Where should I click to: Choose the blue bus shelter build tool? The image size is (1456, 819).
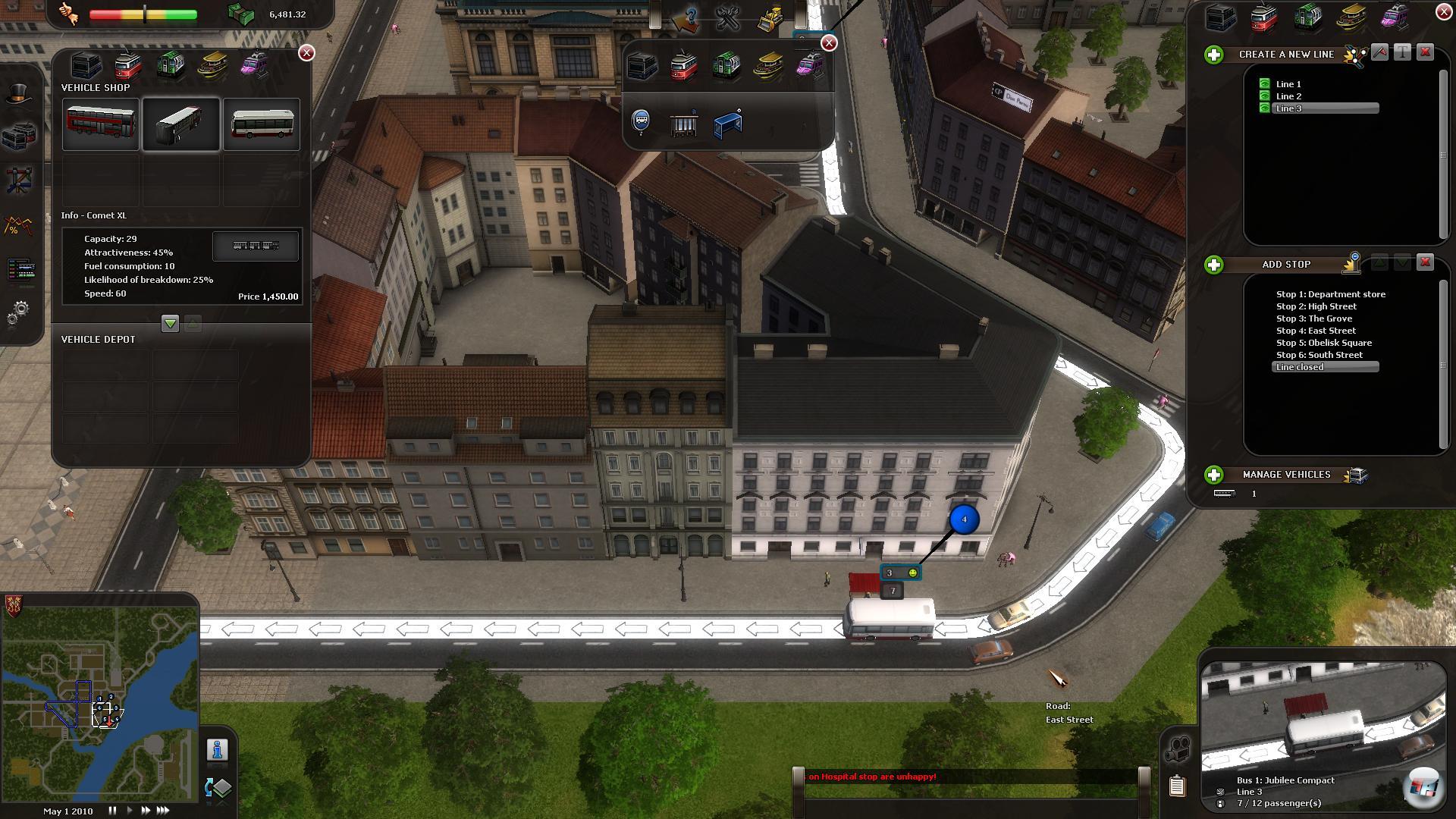coord(728,124)
